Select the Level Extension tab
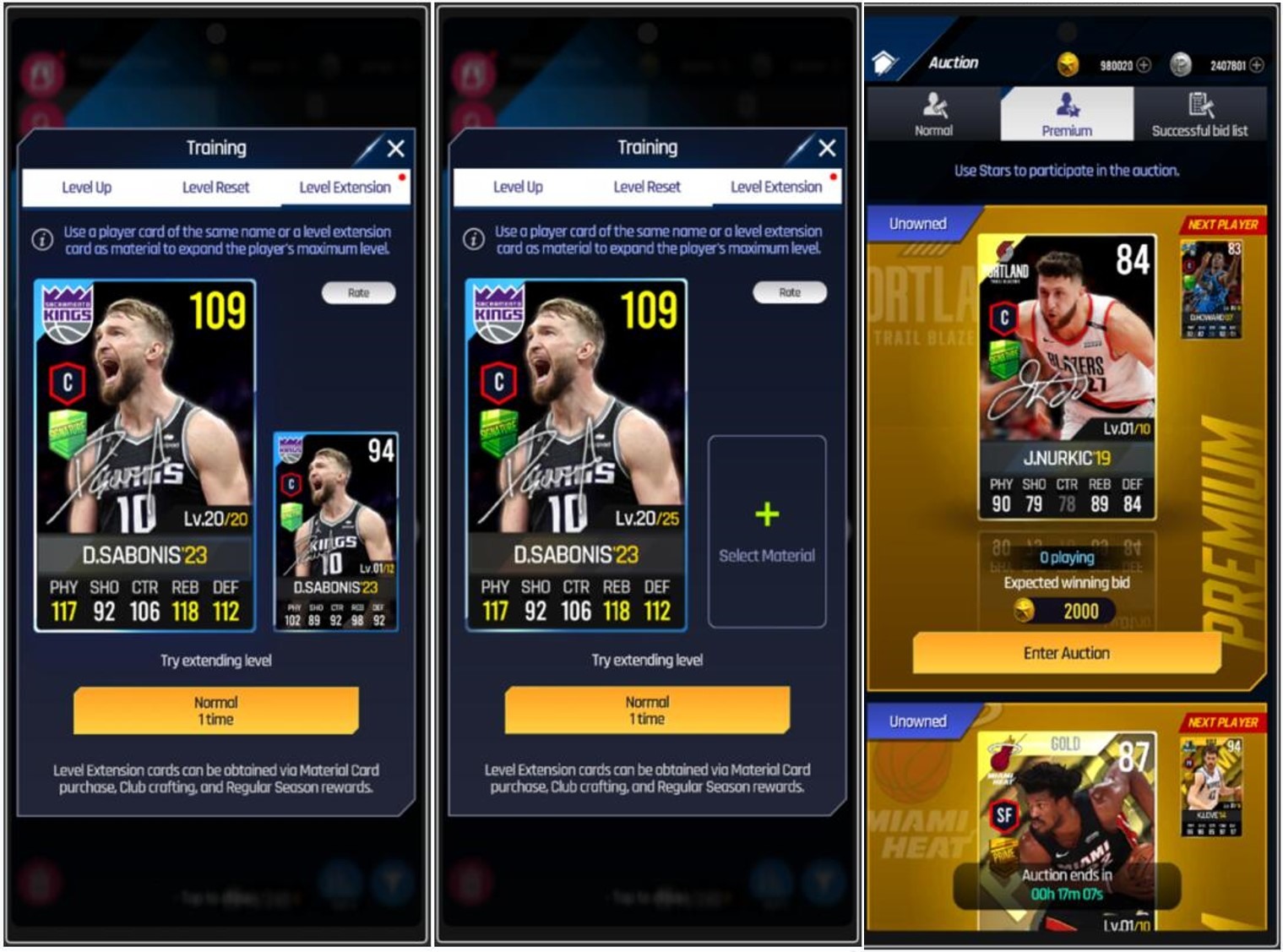Image resolution: width=1283 pixels, height=952 pixels. (345, 188)
